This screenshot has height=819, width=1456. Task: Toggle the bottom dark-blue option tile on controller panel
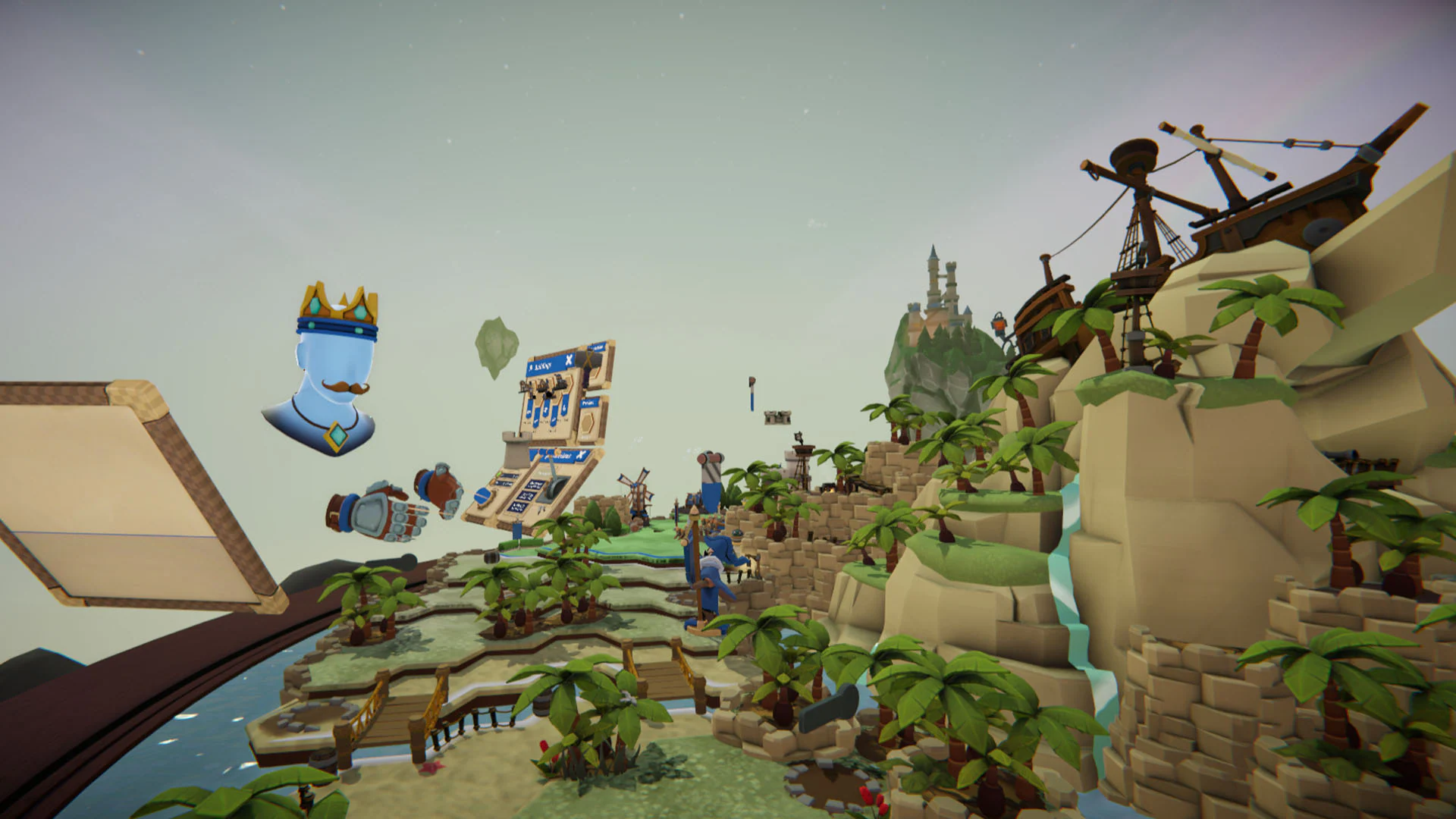(518, 507)
